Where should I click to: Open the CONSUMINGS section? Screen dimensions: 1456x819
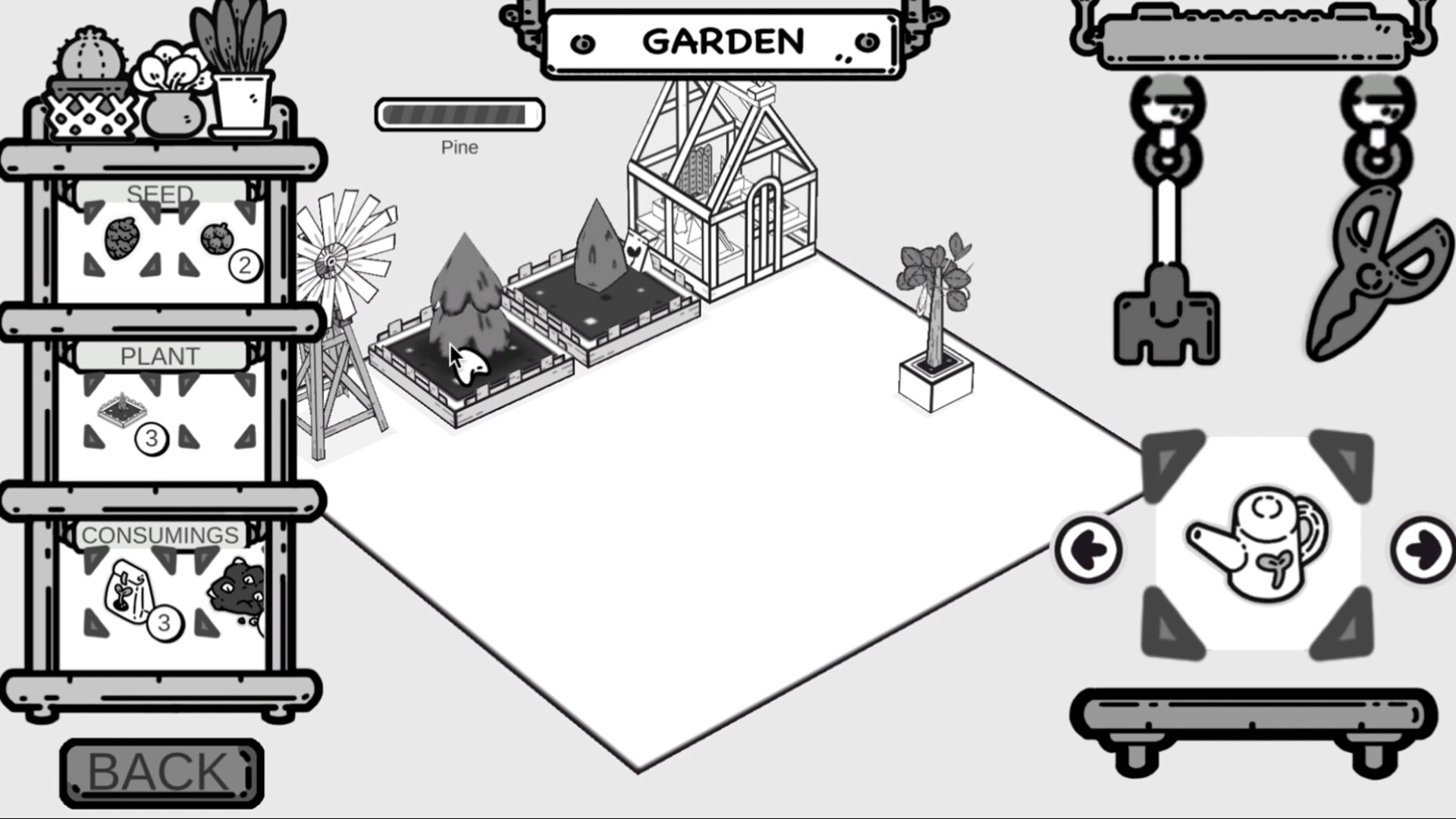click(160, 533)
